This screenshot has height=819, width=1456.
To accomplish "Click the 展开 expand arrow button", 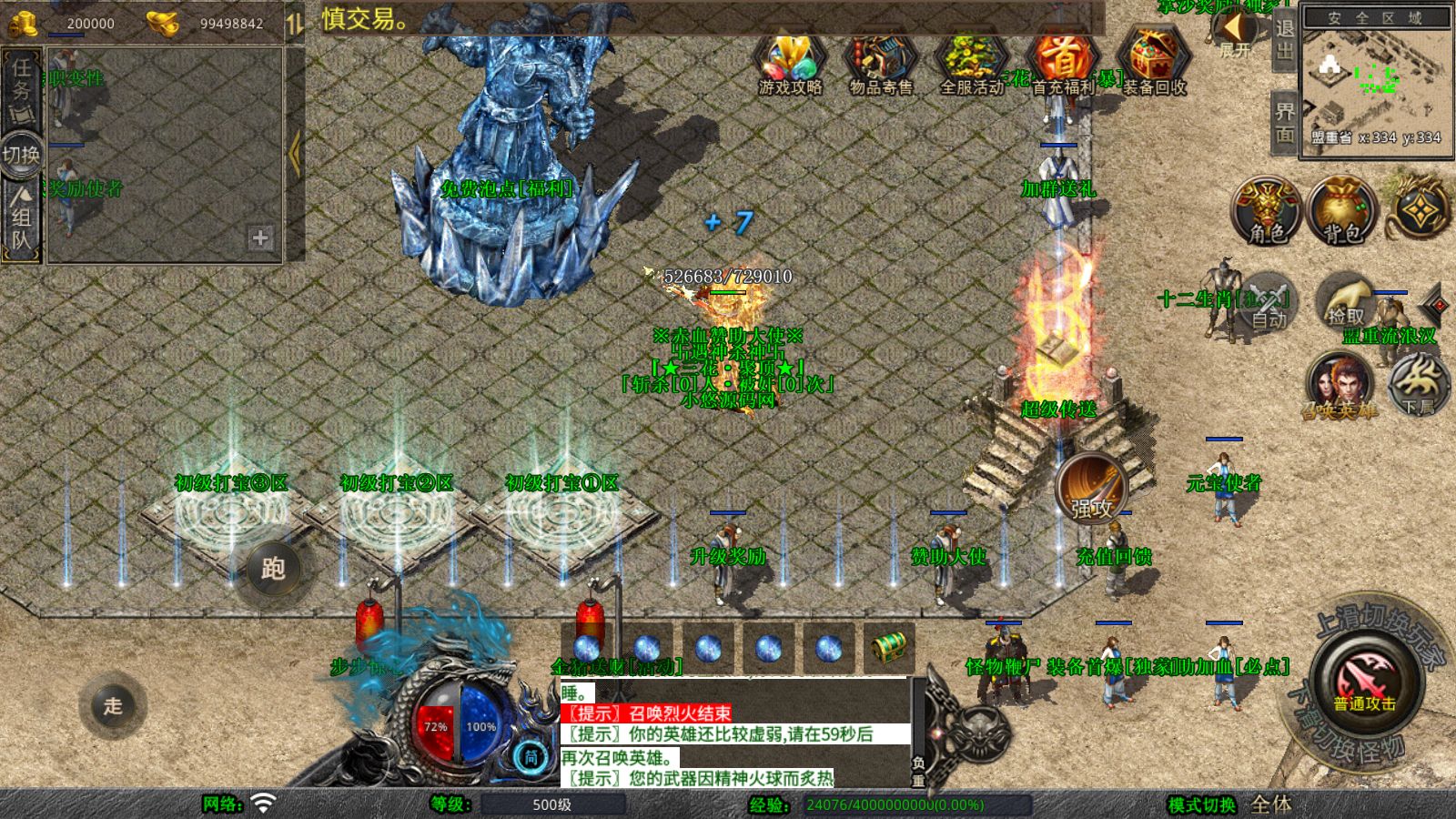I will 1235,32.
